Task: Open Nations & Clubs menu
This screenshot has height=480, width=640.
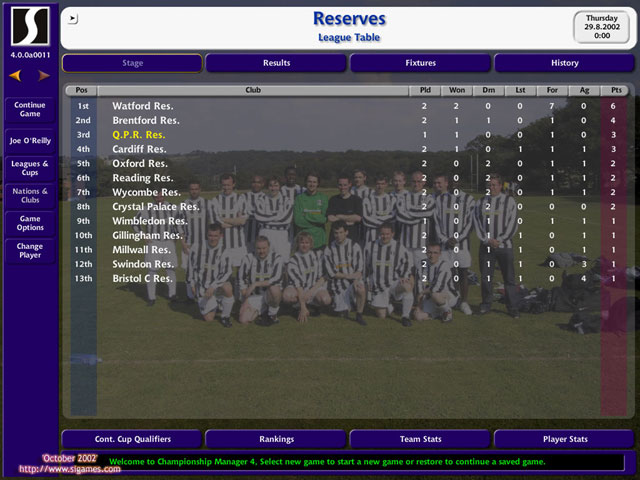Action: 30,194
